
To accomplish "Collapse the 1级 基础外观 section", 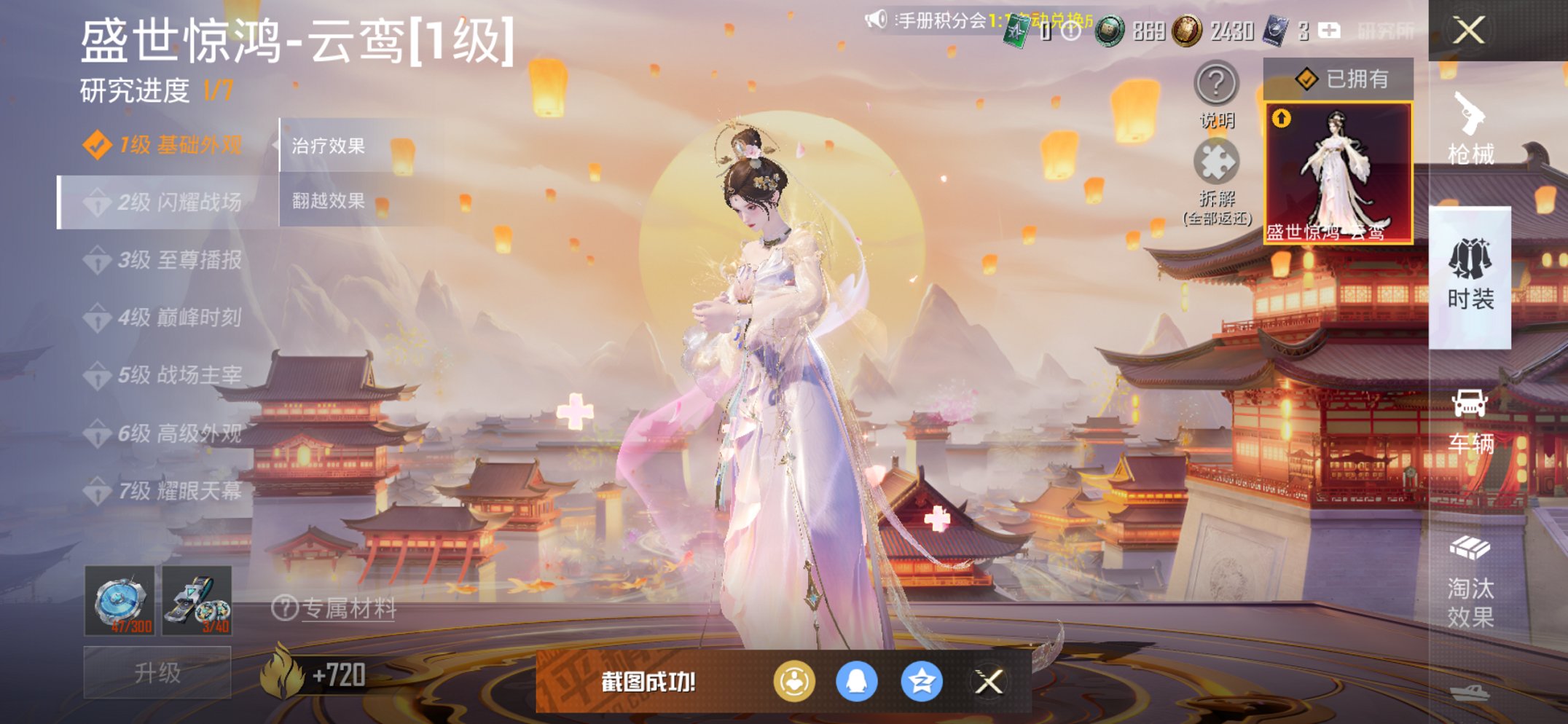I will [162, 146].
